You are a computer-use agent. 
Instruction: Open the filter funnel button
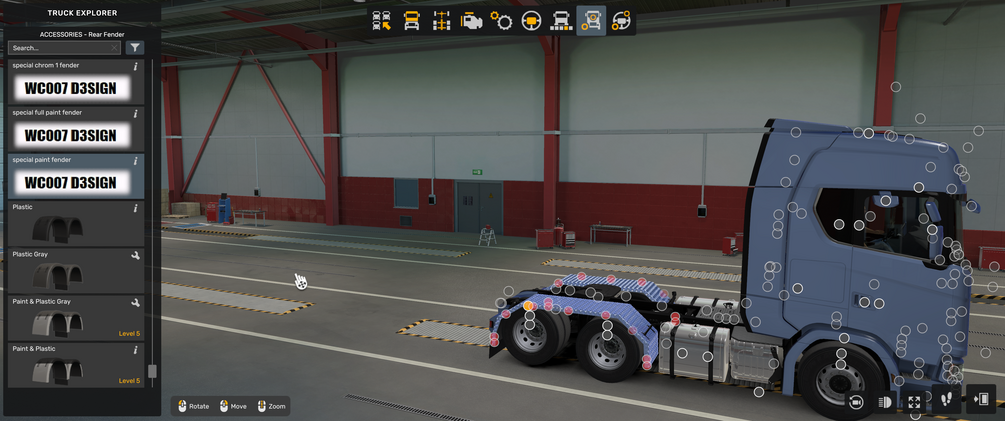pyautogui.click(x=135, y=48)
